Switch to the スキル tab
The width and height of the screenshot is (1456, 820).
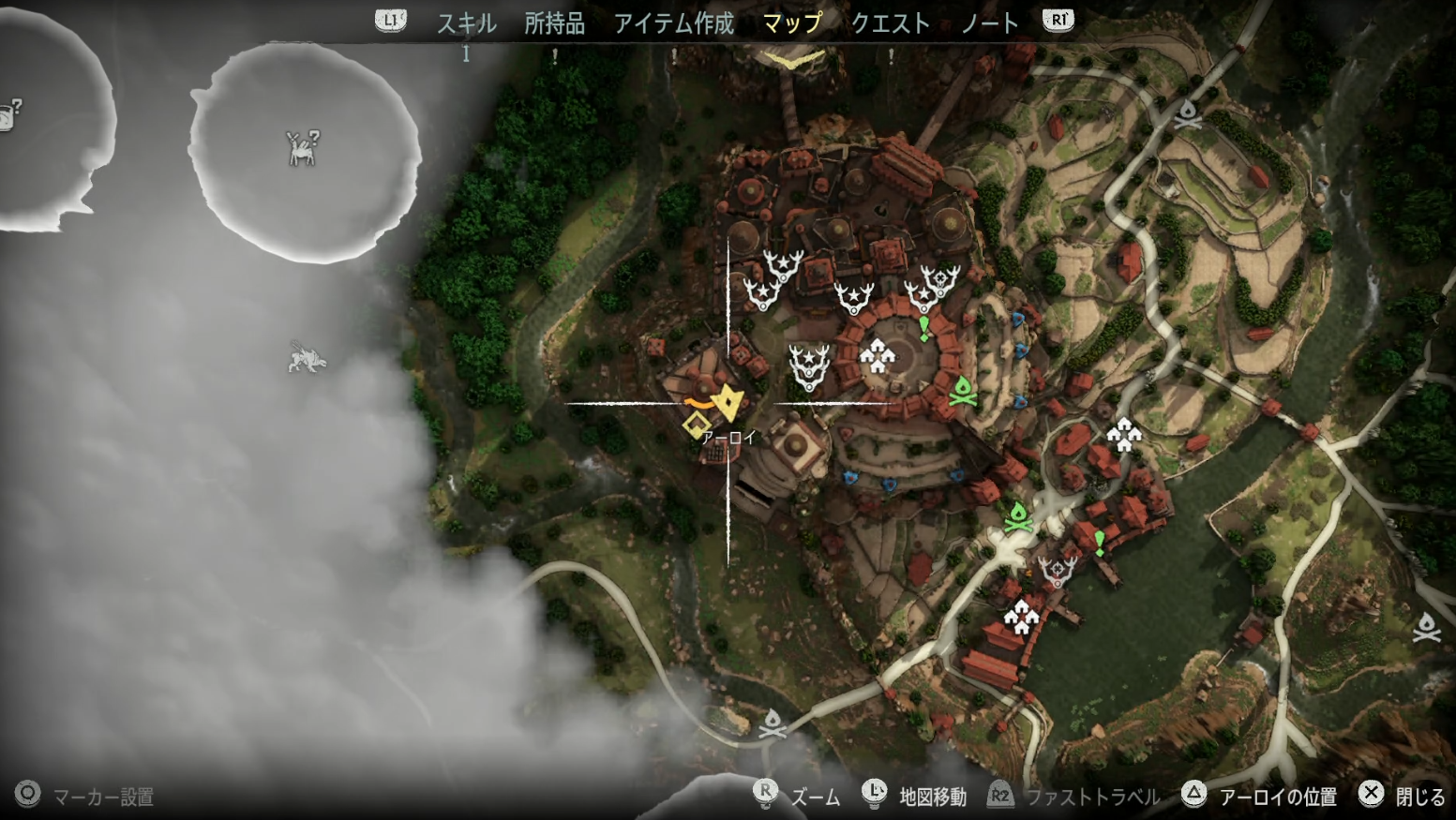pyautogui.click(x=466, y=22)
